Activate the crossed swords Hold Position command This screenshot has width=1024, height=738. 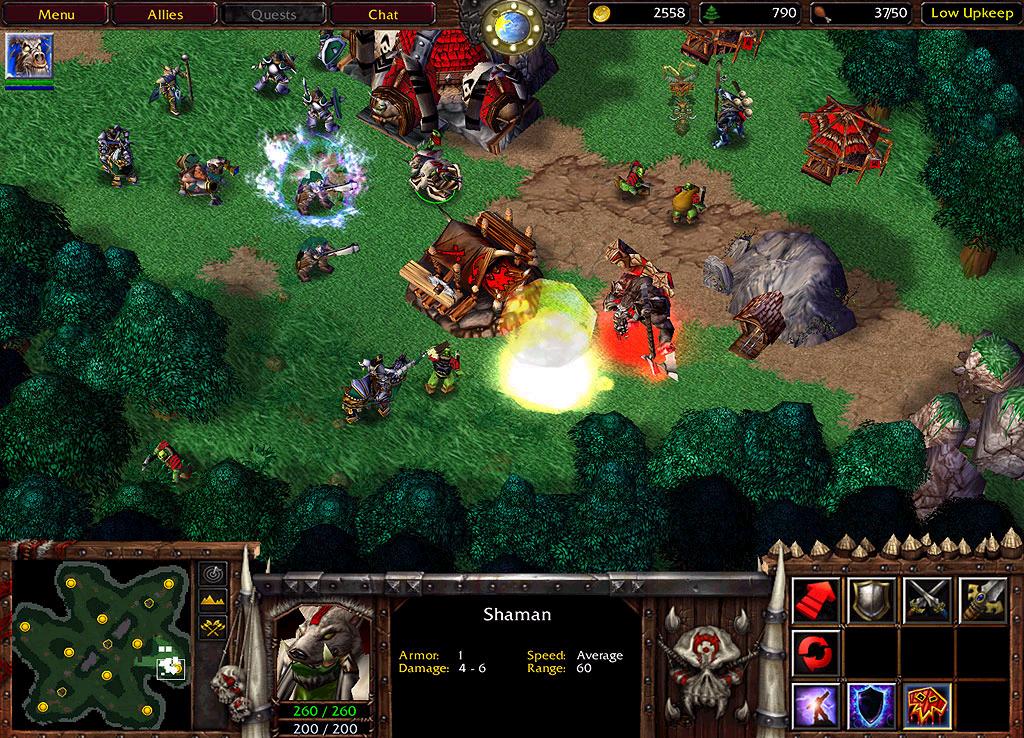click(x=926, y=599)
